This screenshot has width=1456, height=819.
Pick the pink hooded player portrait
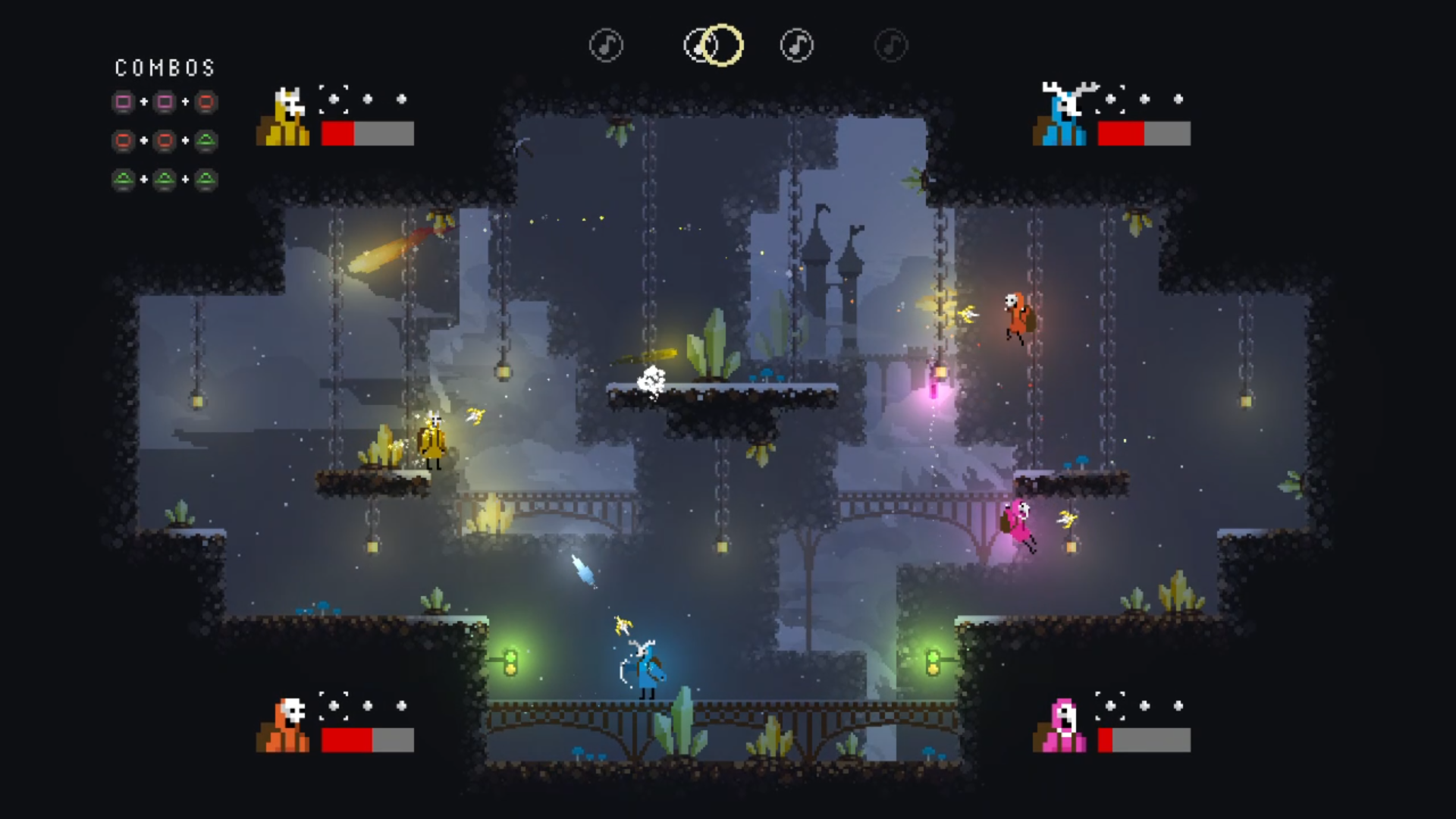click(1060, 726)
